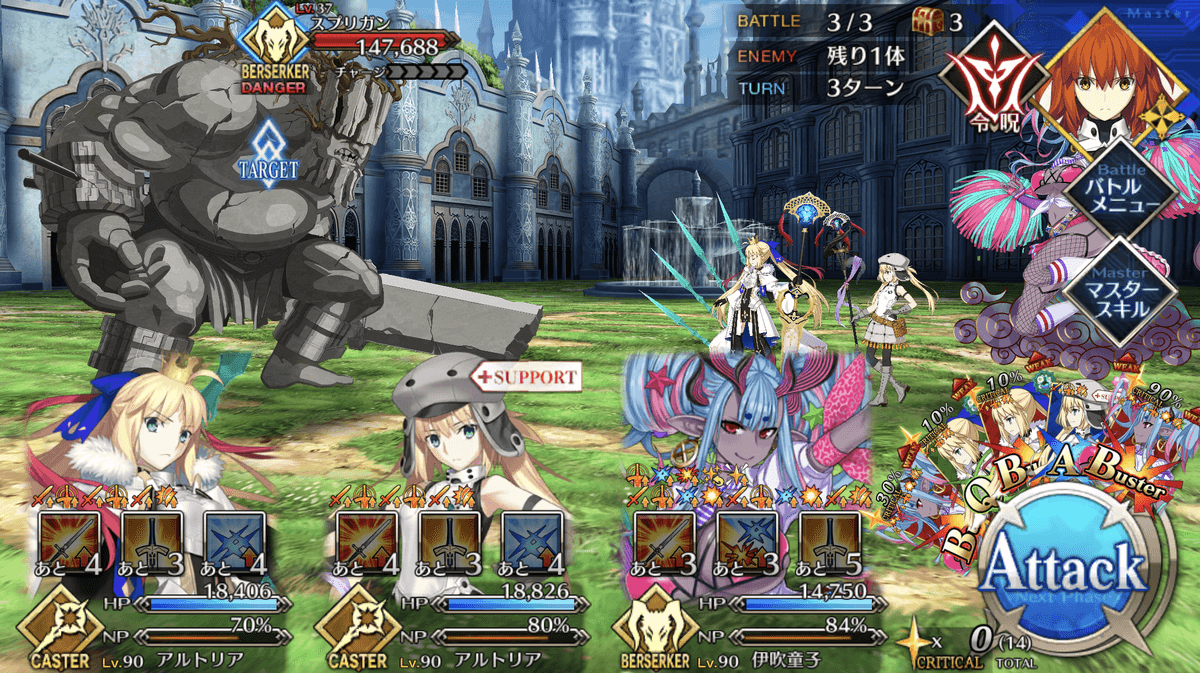Screen dimensions: 1200x673
Task: Use SUPPORT Artoria's blue crossed-blades skill
Action: [531, 543]
